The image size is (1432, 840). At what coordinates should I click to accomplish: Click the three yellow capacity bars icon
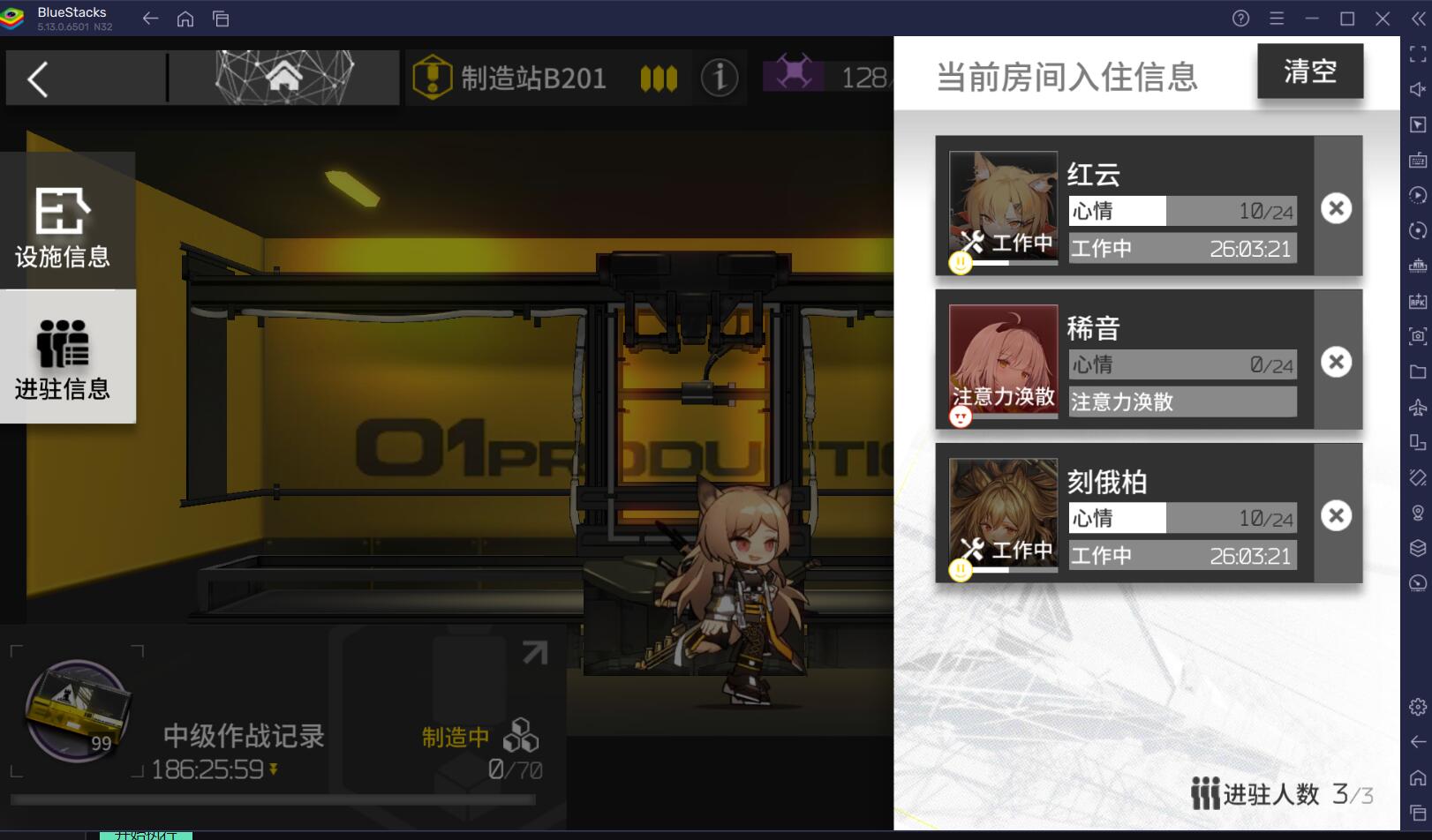pyautogui.click(x=659, y=78)
